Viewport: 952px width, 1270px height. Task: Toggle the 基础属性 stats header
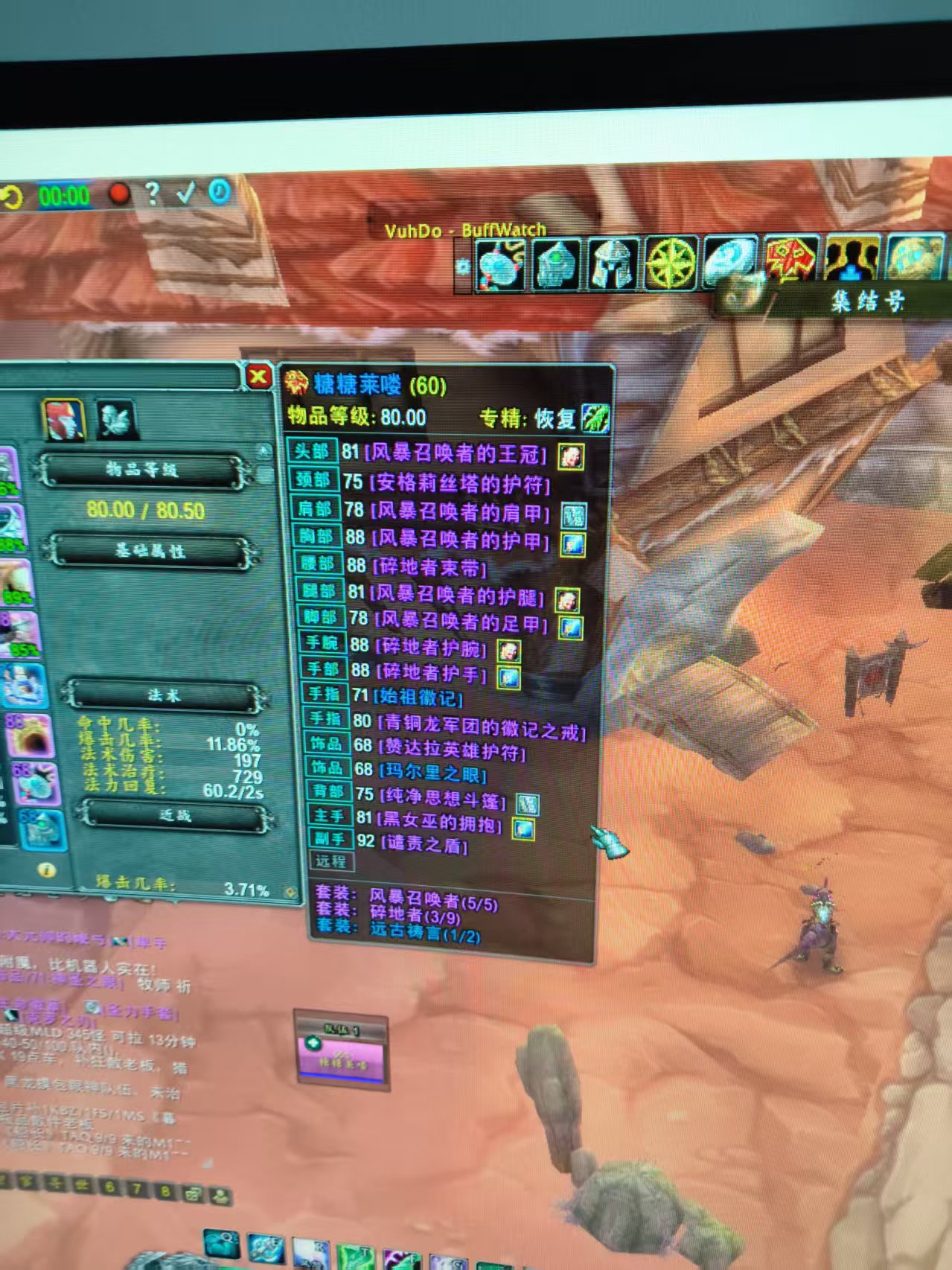tap(150, 551)
